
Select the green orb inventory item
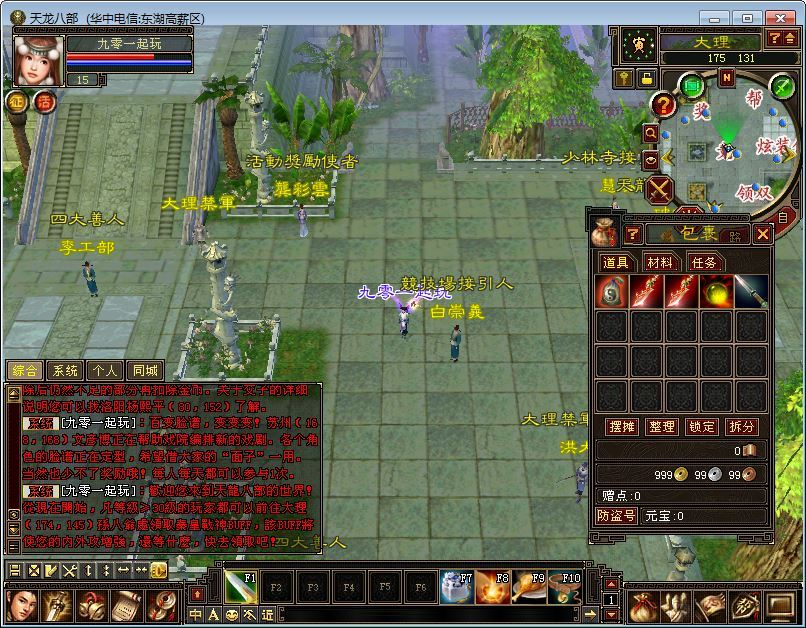pyautogui.click(x=715, y=292)
